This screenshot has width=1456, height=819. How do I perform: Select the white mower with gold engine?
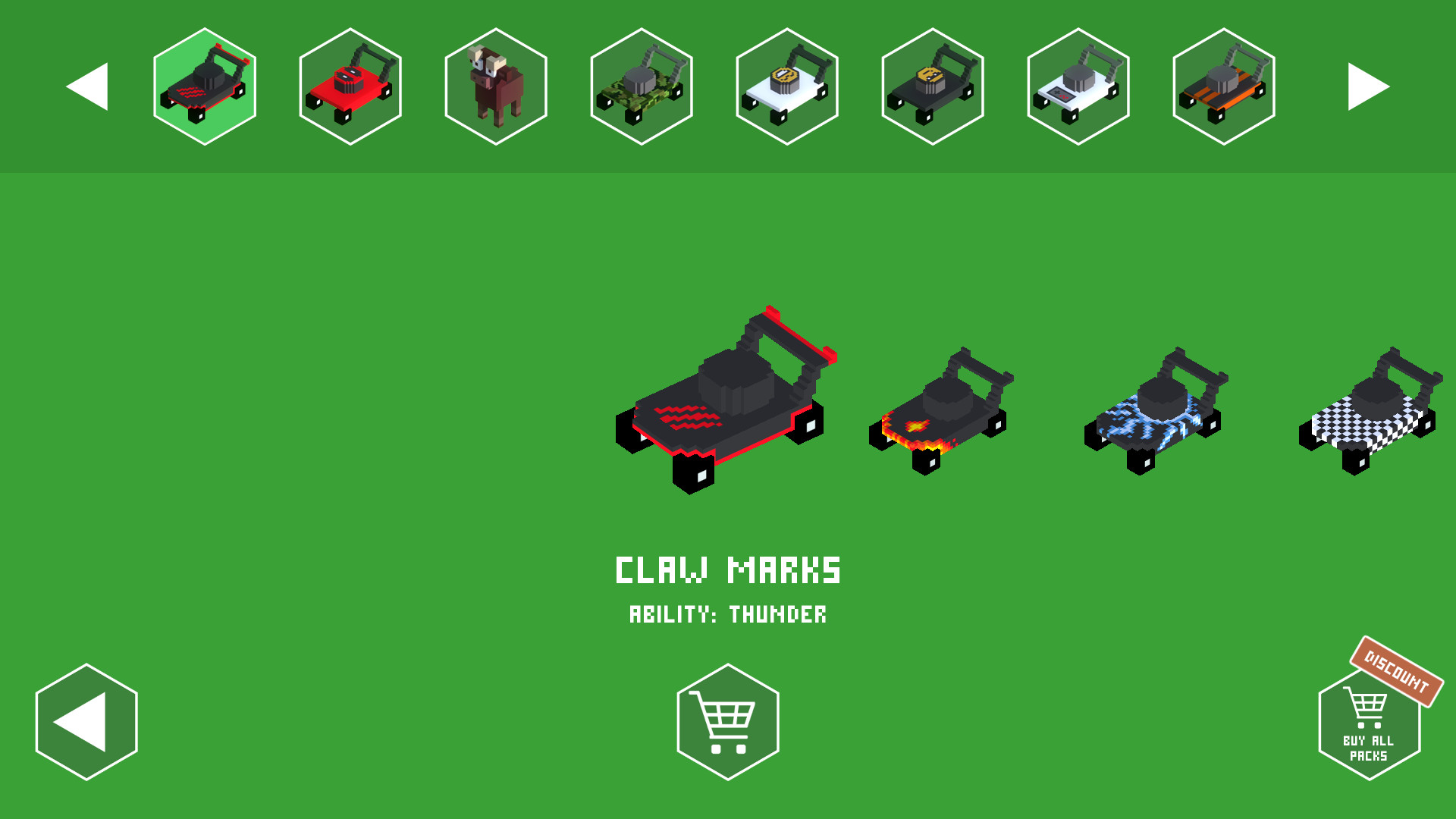(787, 86)
